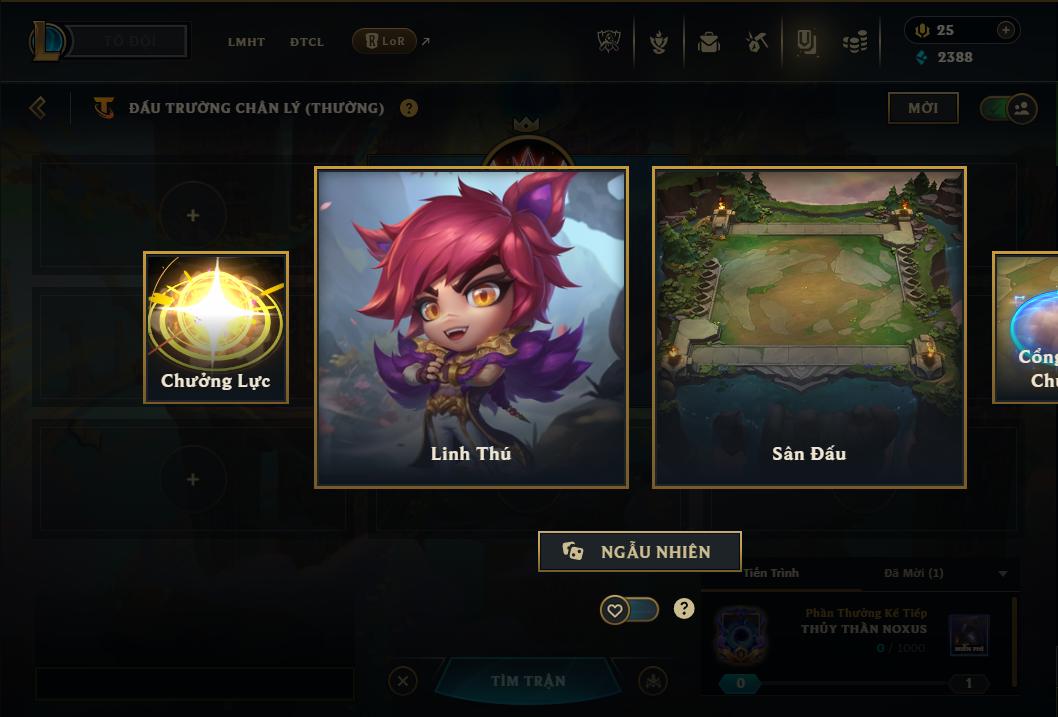Add currency with the plus button
1058x717 pixels.
1006,30
